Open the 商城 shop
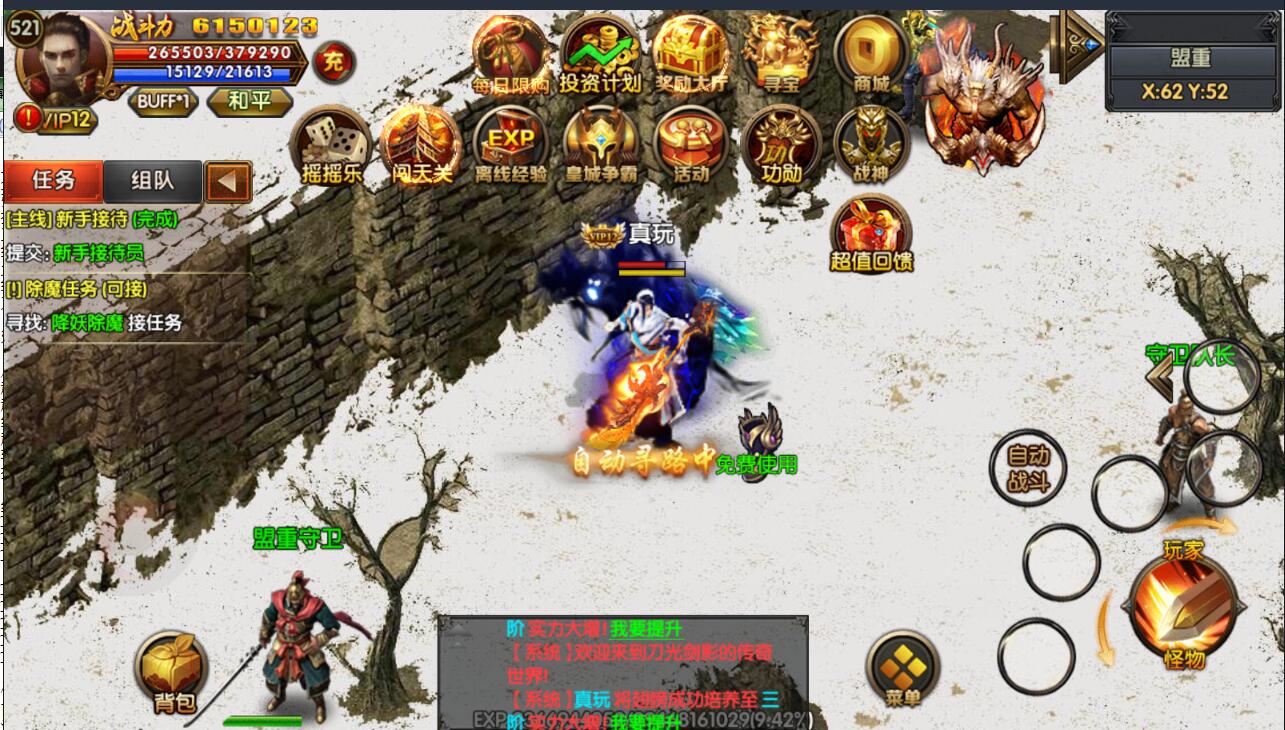 click(871, 54)
